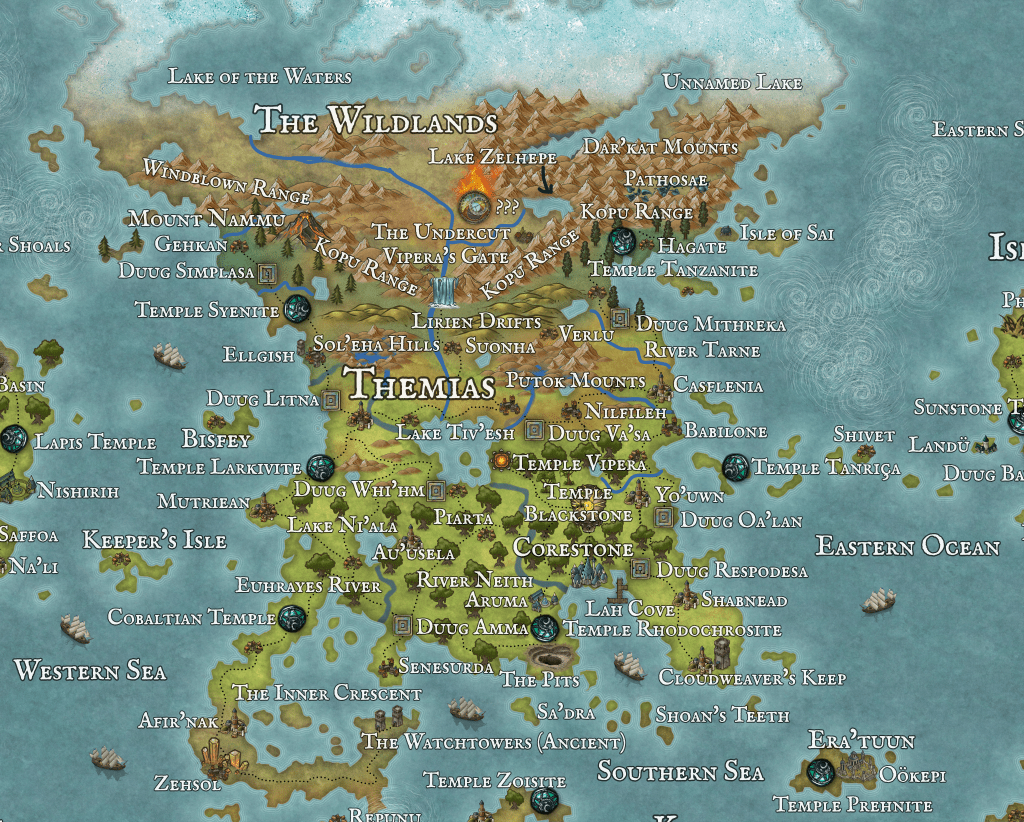Select the Temple Prehnite marker
Viewport: 1024px width, 822px height.
(x=822, y=771)
